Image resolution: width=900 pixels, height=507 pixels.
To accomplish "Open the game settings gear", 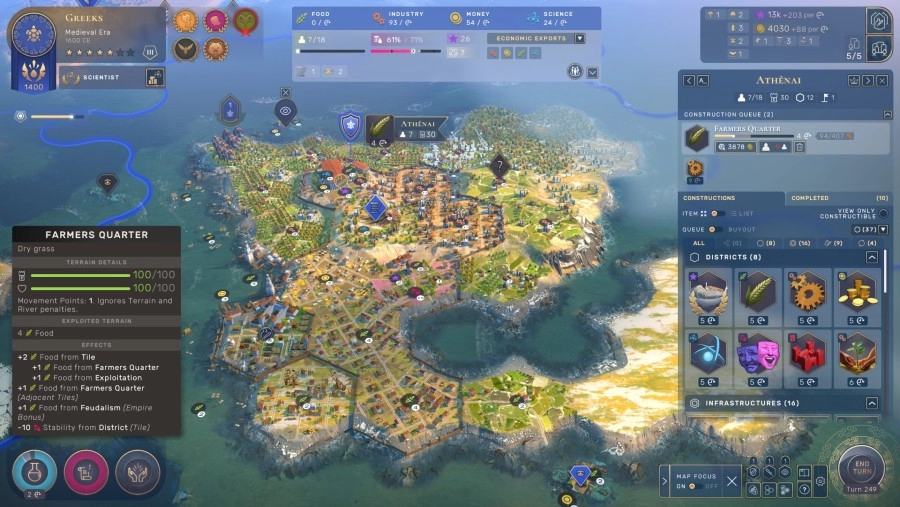I will point(820,482).
